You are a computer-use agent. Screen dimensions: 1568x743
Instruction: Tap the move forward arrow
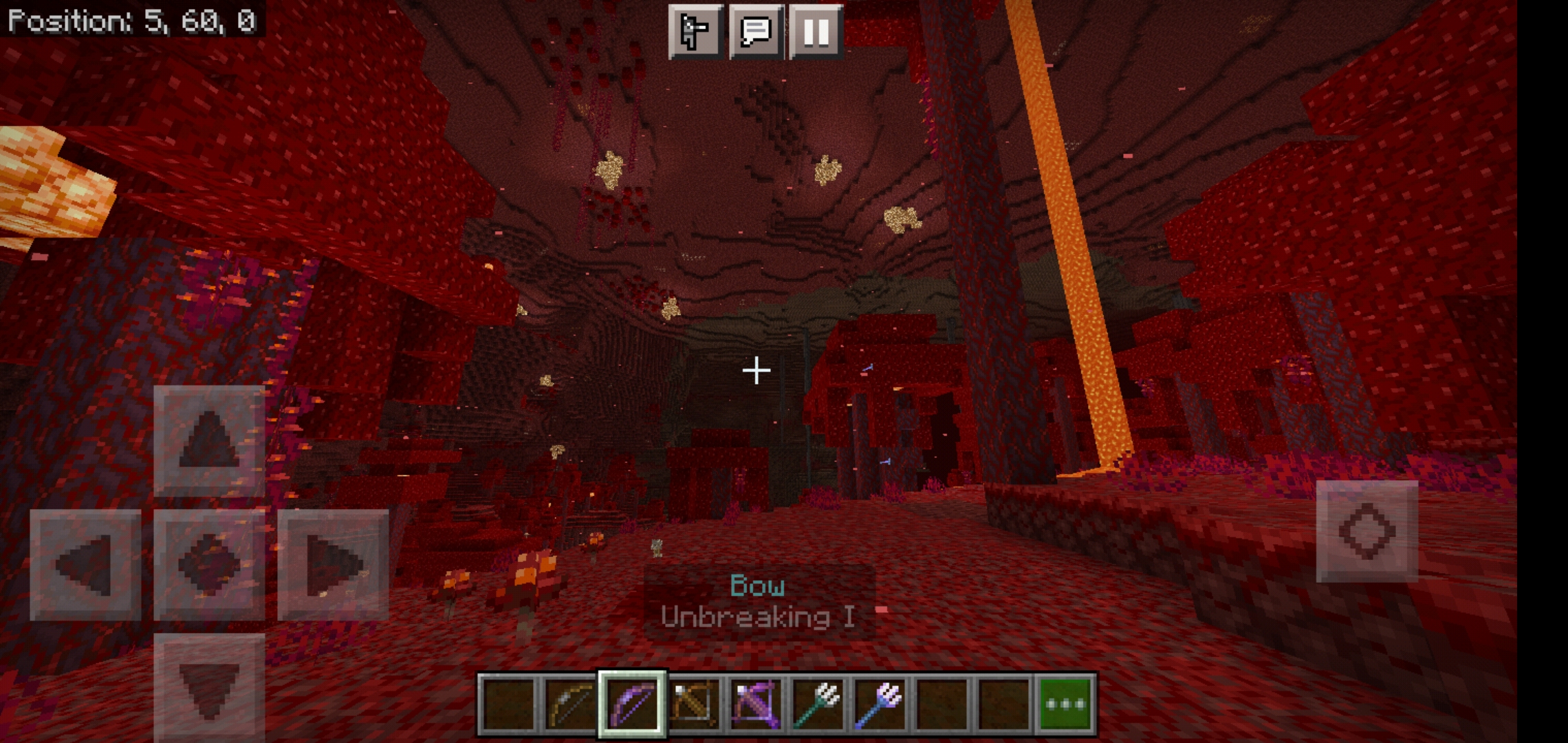tap(209, 441)
